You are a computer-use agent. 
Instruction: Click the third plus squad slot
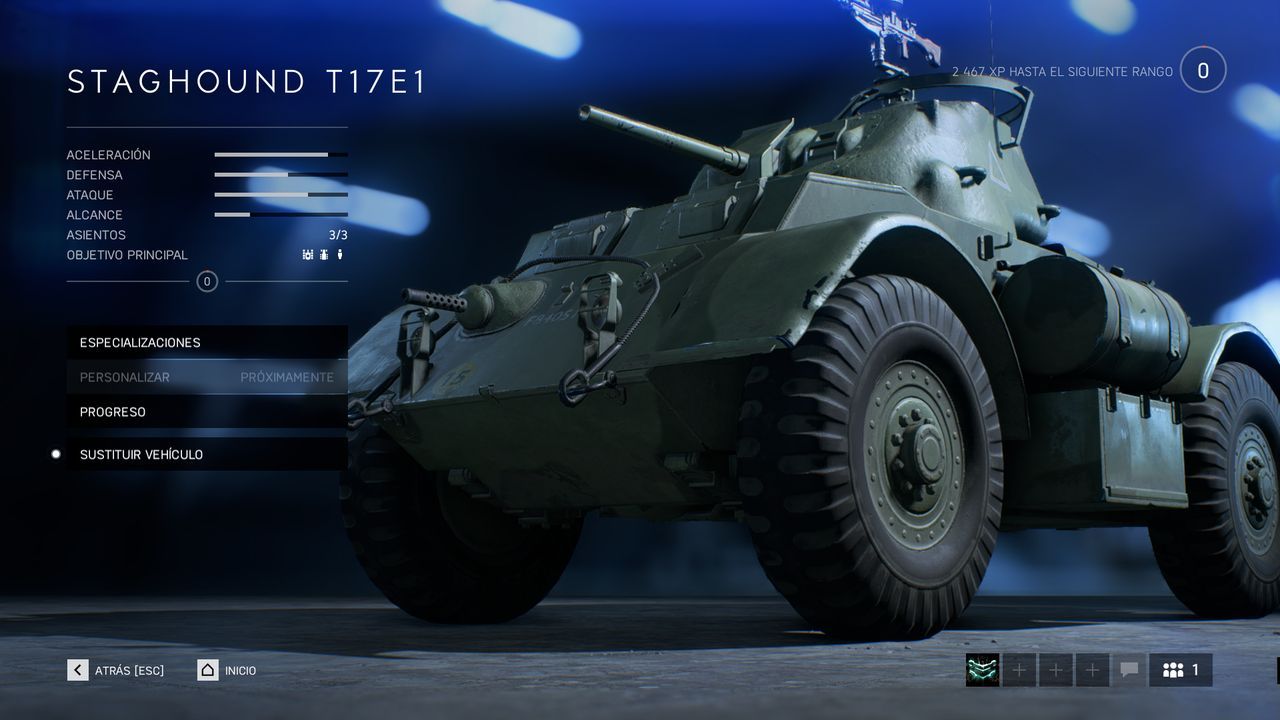tap(1093, 670)
